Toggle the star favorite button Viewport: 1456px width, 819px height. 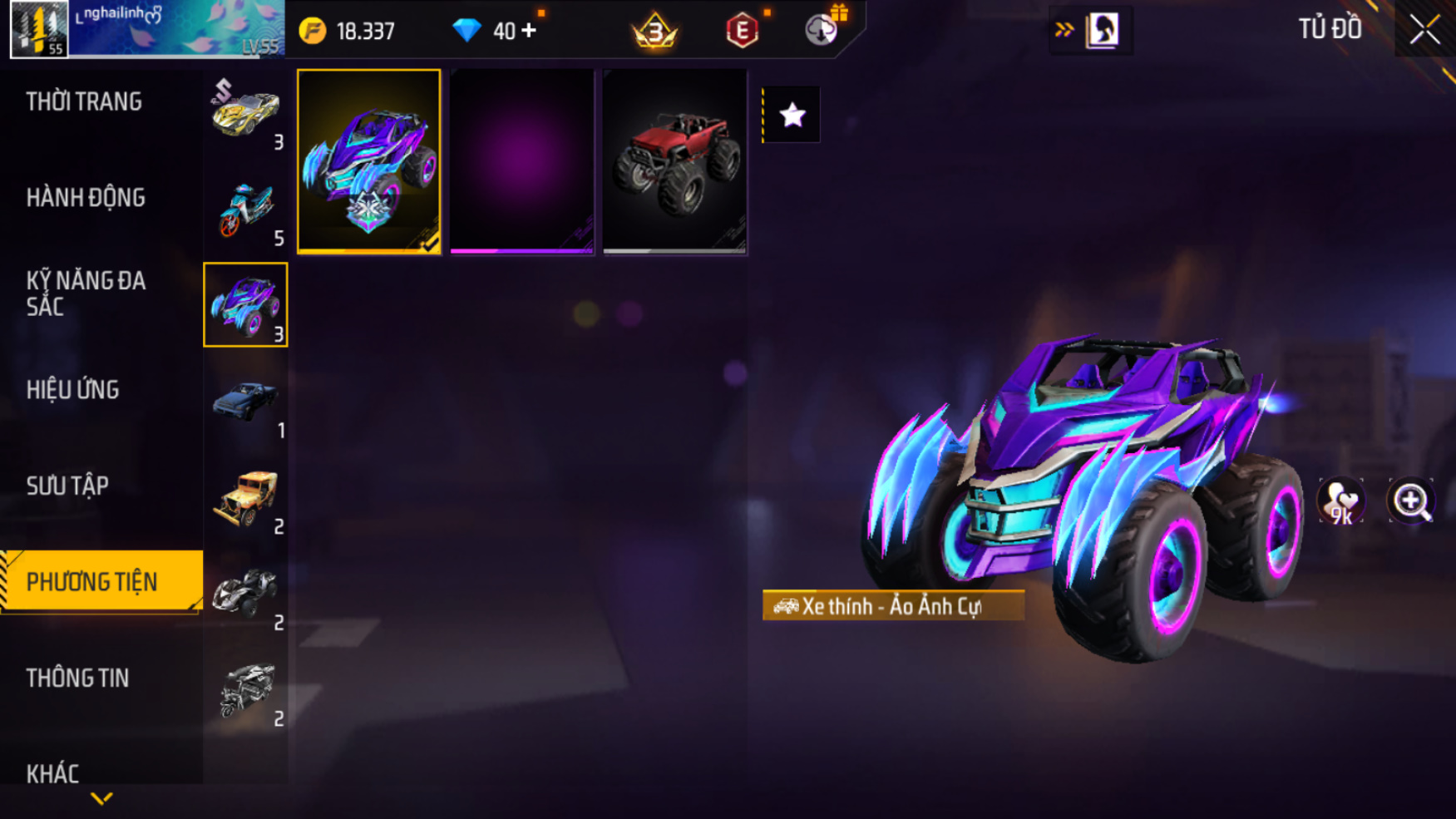coord(792,115)
